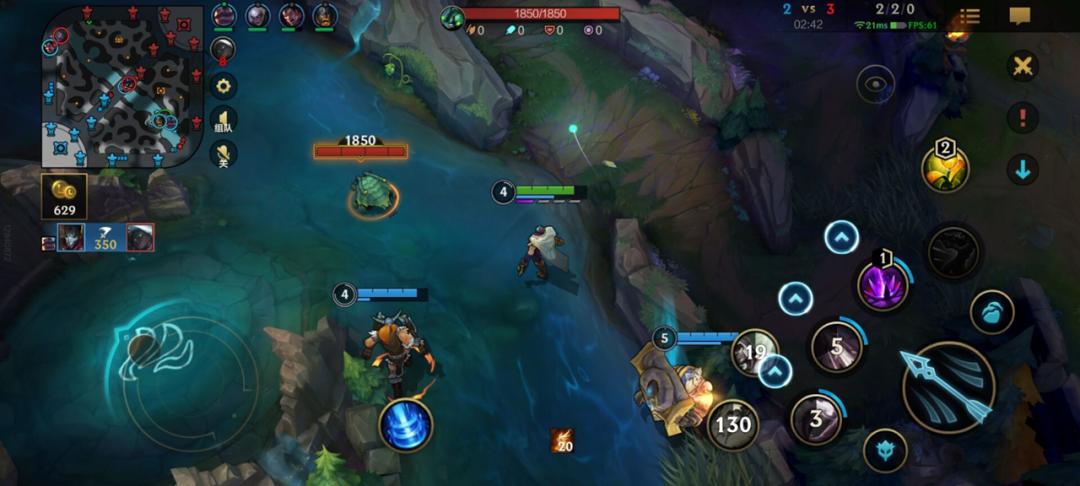Viewport: 1080px width, 486px height.
Task: Activate the purple crystal ability
Action: click(x=884, y=284)
